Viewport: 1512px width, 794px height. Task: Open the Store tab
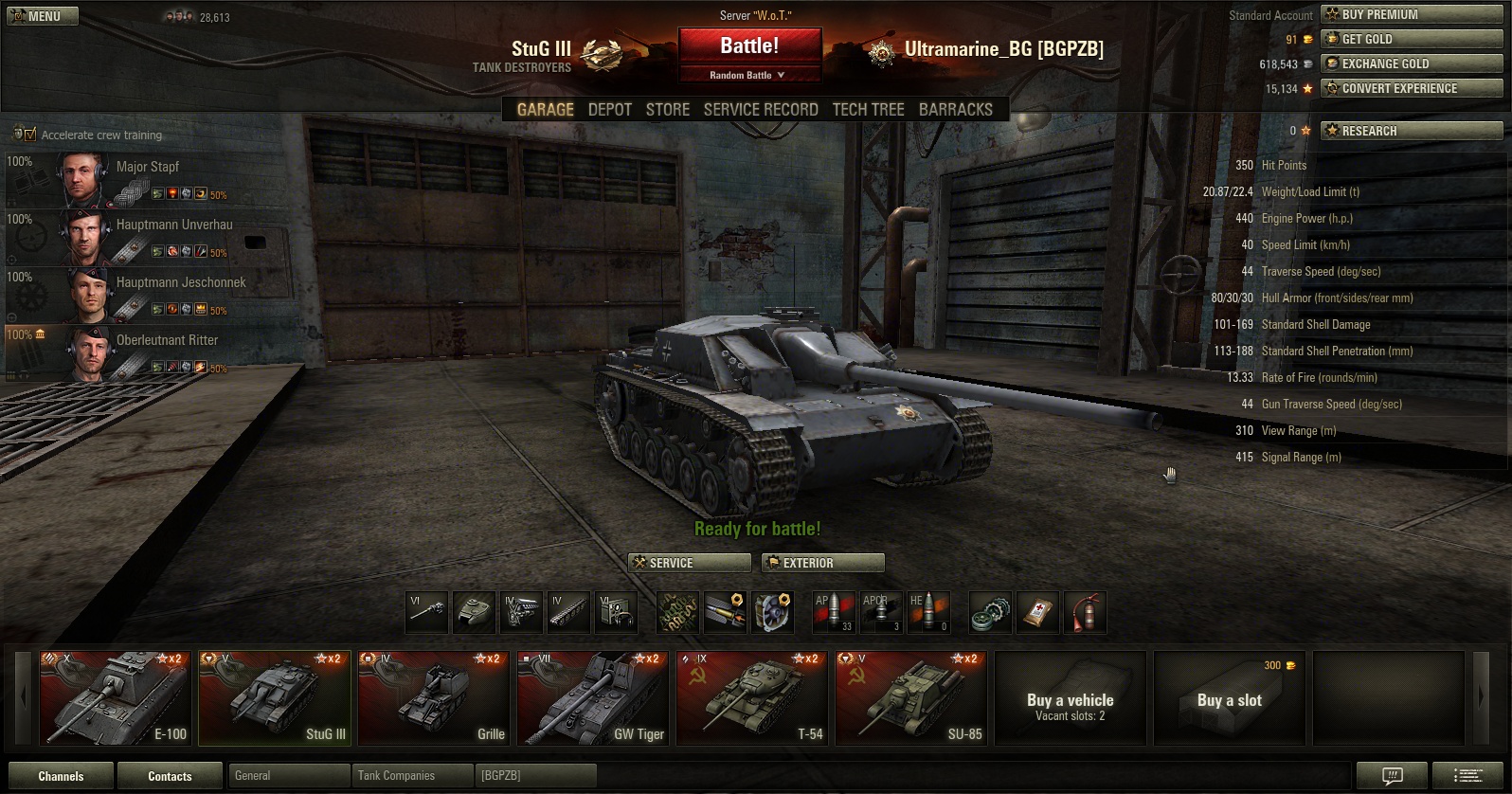(667, 109)
